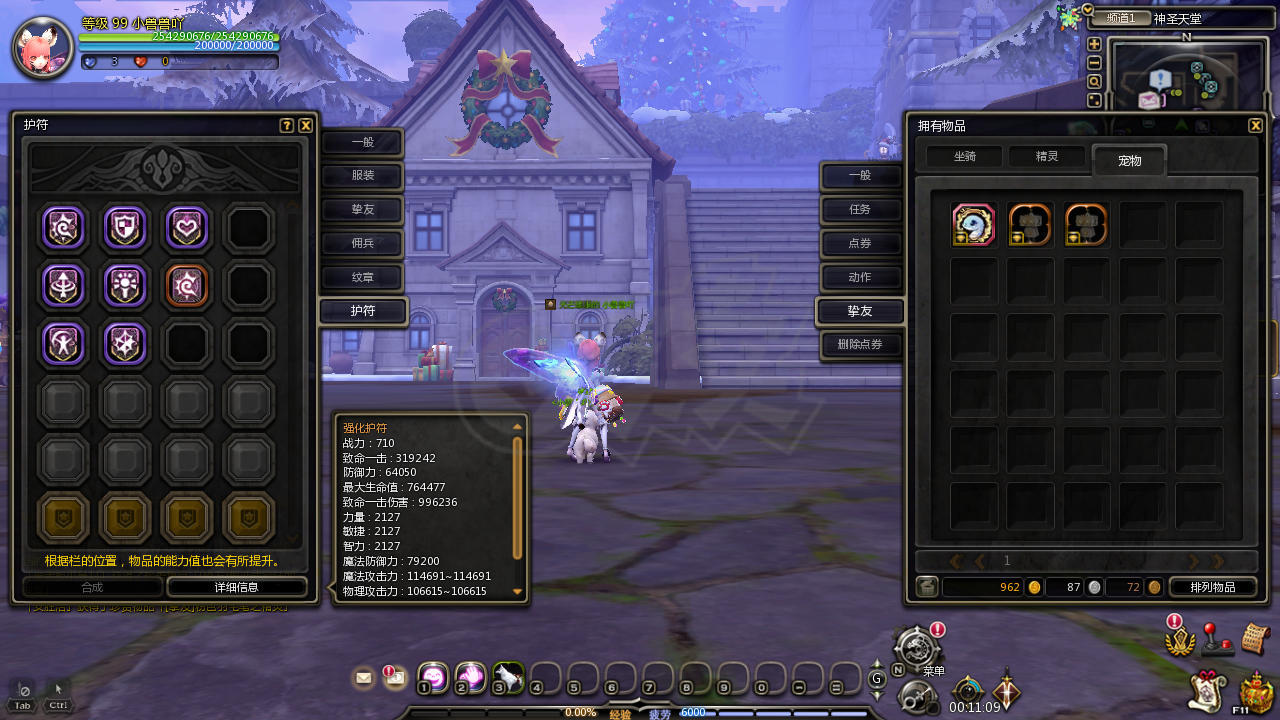Click the 排列物品 sort items button

pyautogui.click(x=1212, y=587)
